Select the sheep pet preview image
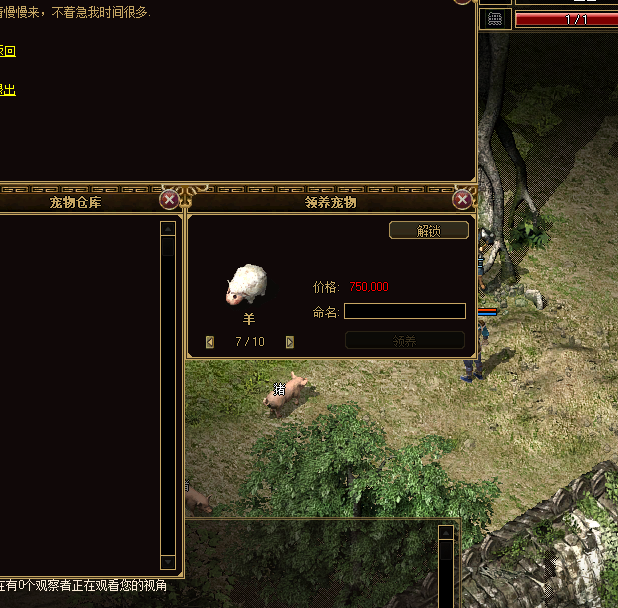This screenshot has width=618, height=608. point(247,285)
